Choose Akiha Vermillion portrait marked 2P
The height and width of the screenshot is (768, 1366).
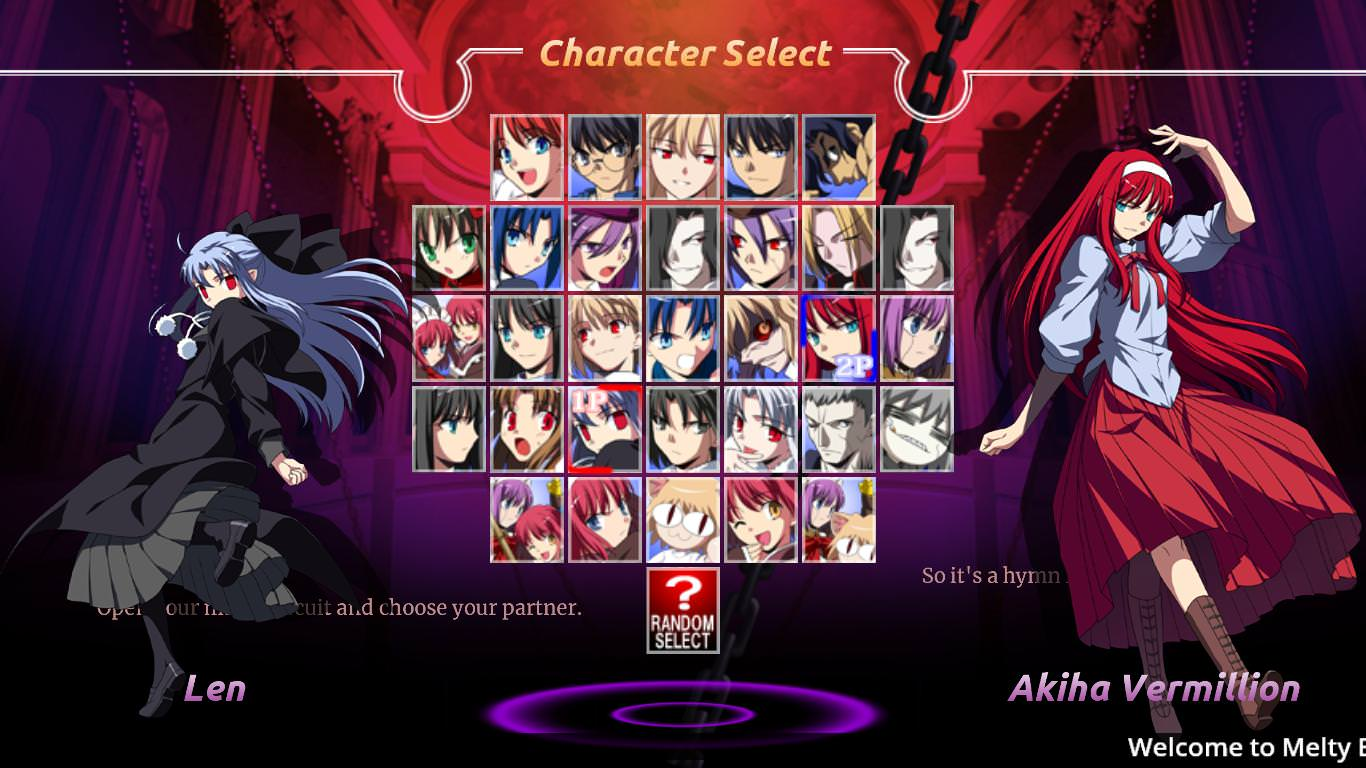839,338
